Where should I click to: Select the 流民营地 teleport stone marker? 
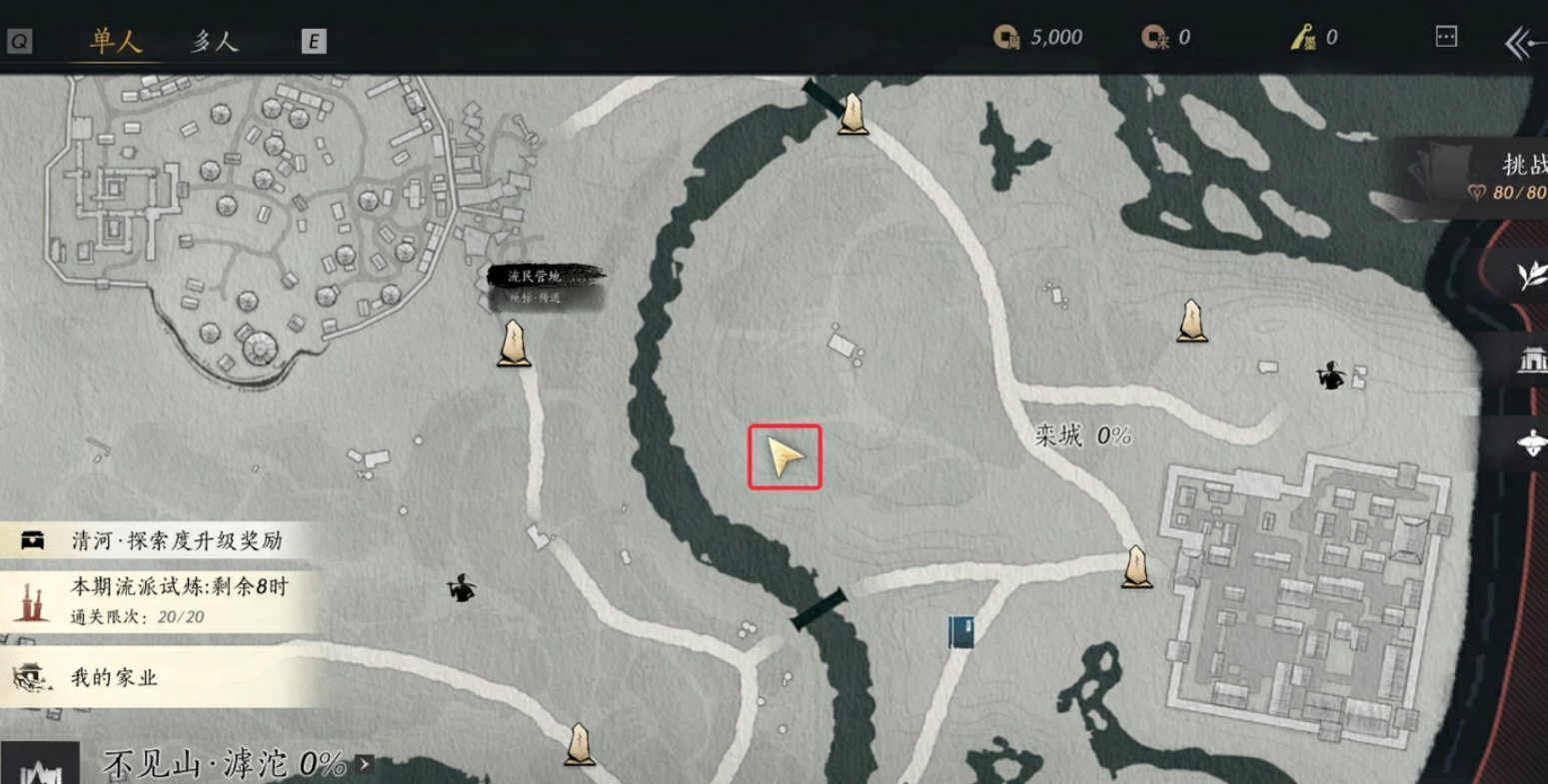(x=515, y=343)
